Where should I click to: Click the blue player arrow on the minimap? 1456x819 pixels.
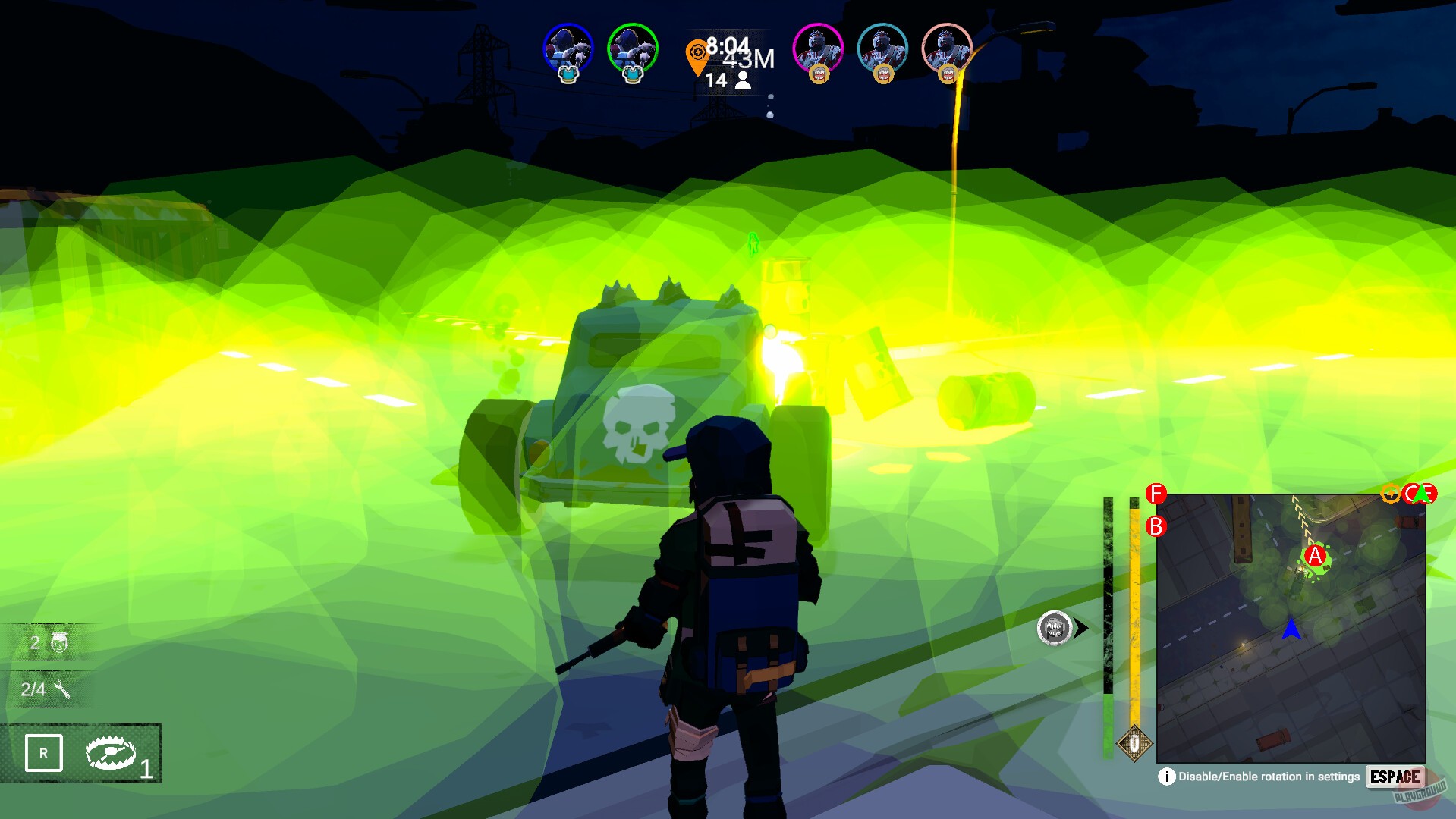(1292, 629)
